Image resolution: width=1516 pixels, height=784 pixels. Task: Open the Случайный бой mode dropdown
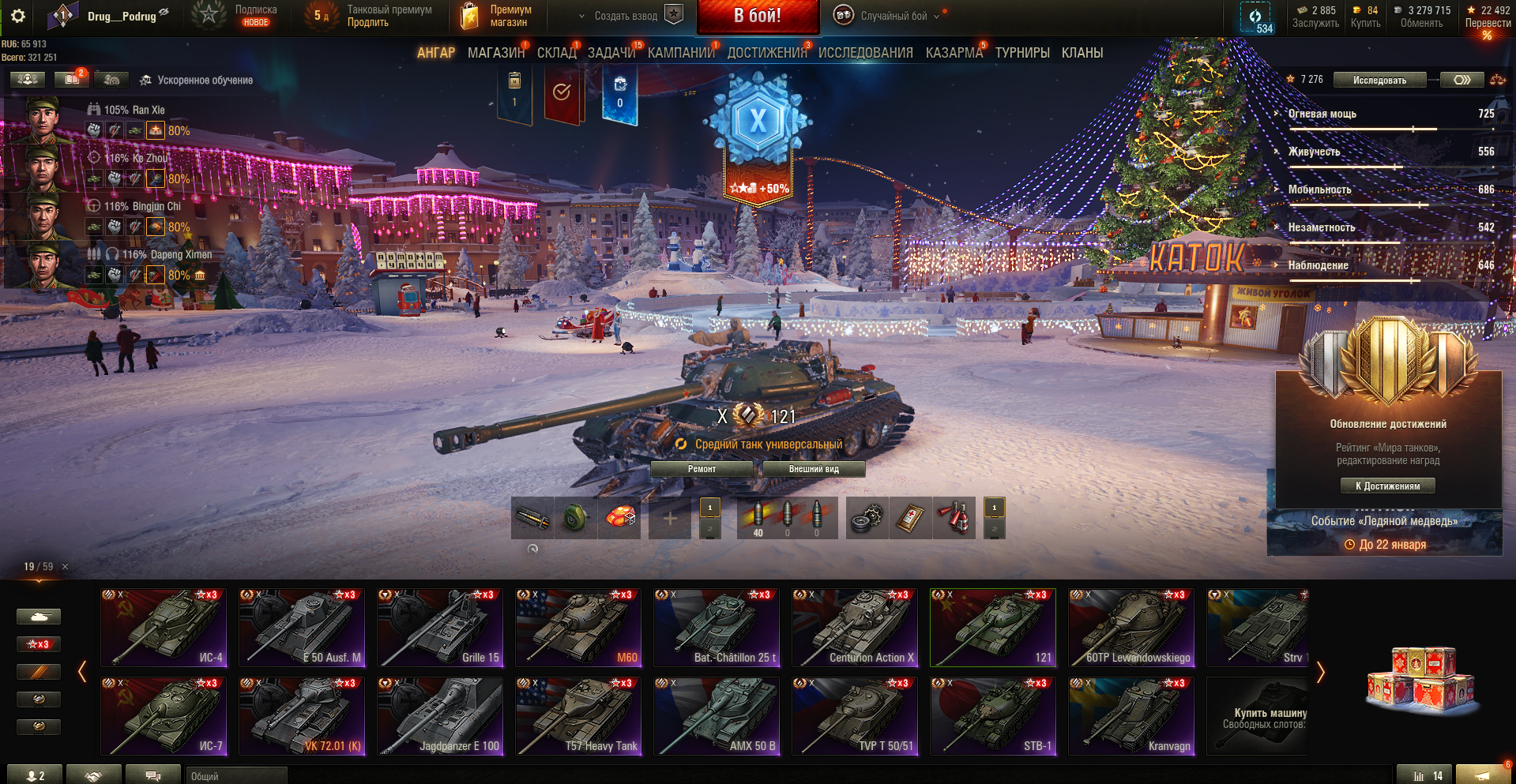(x=893, y=16)
